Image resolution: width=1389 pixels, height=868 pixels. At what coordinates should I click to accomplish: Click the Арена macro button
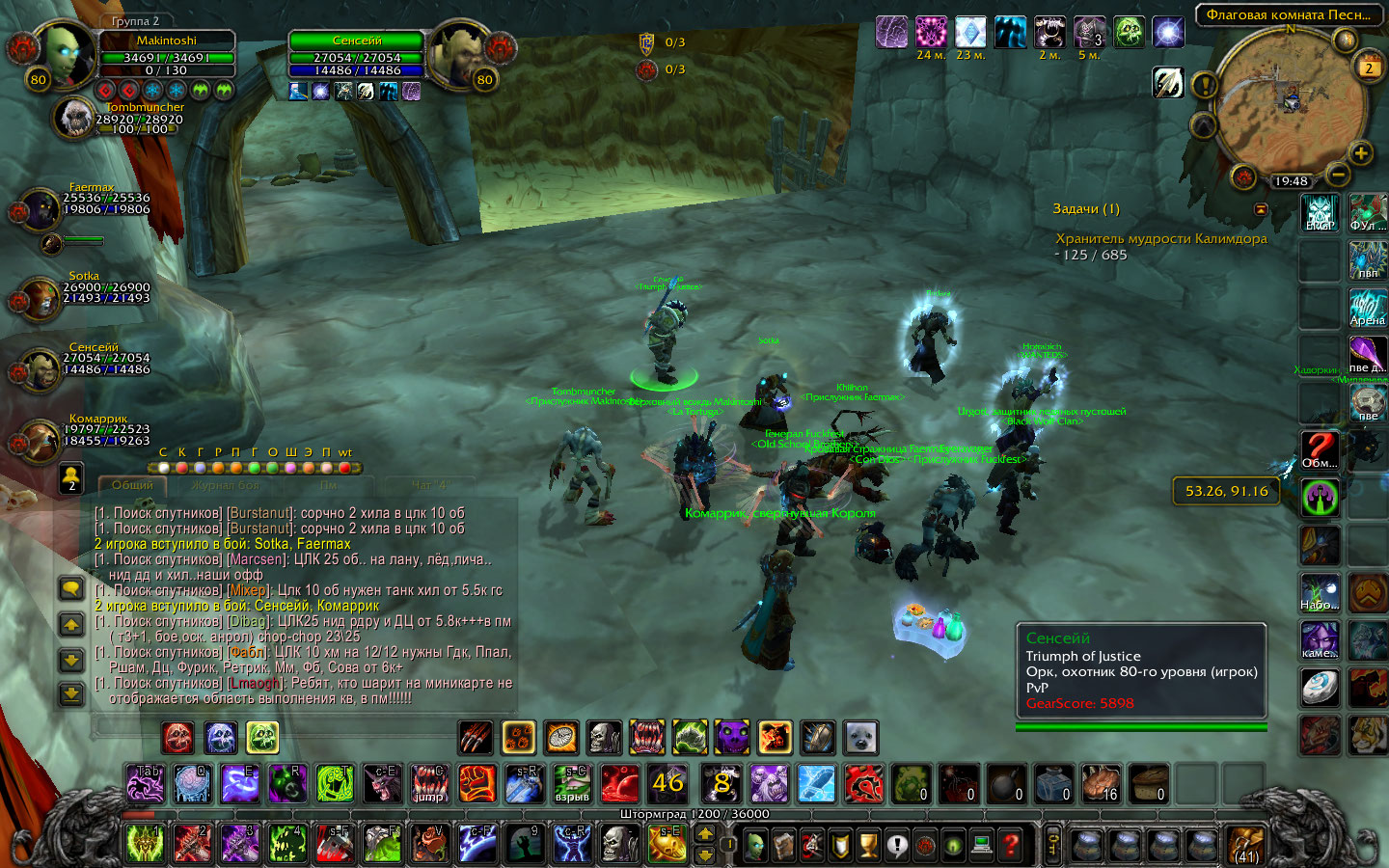click(x=1367, y=309)
